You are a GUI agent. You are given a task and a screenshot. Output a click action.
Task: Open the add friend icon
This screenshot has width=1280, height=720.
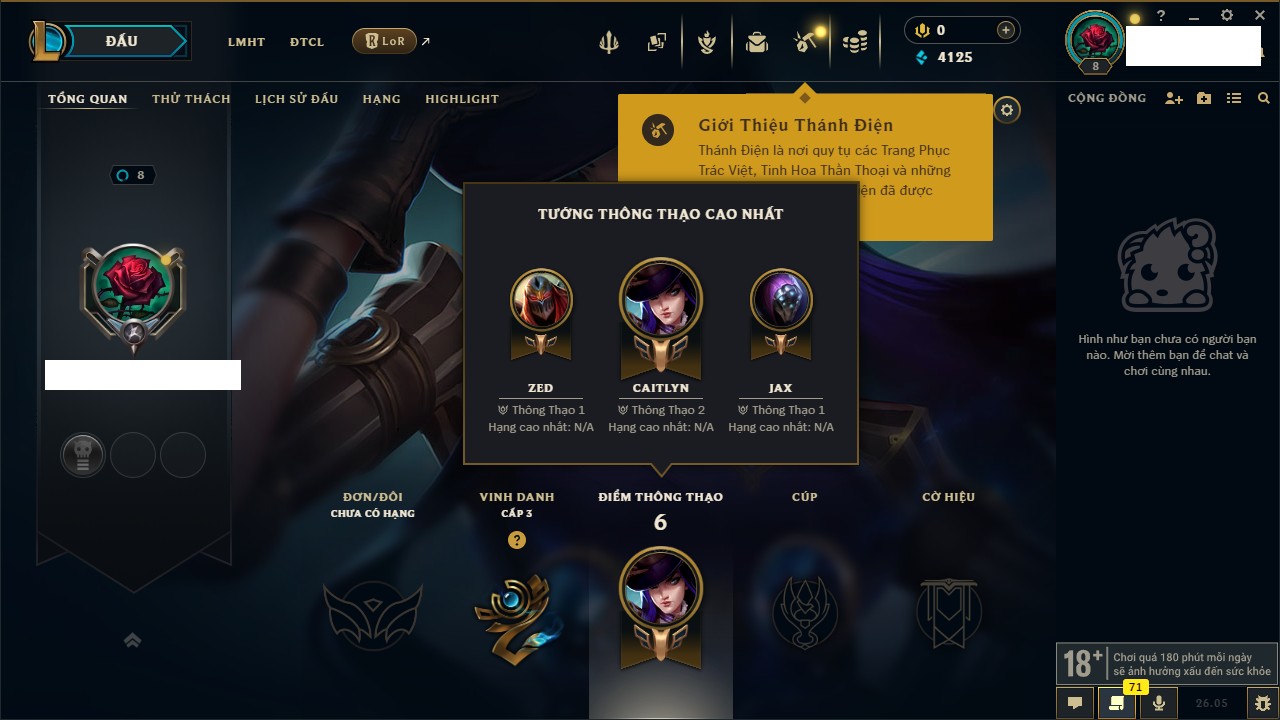(1174, 98)
